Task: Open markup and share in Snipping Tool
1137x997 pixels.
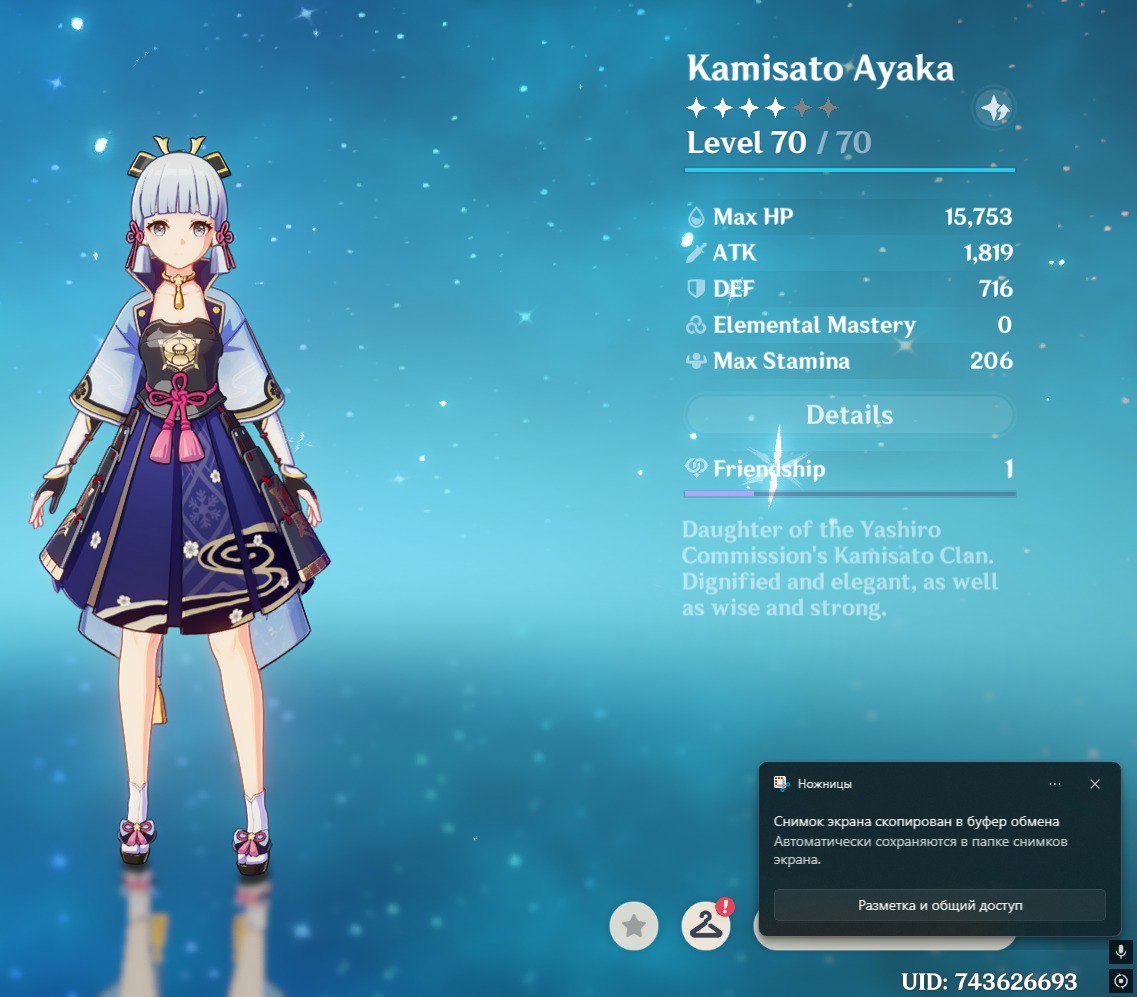Action: [x=939, y=905]
